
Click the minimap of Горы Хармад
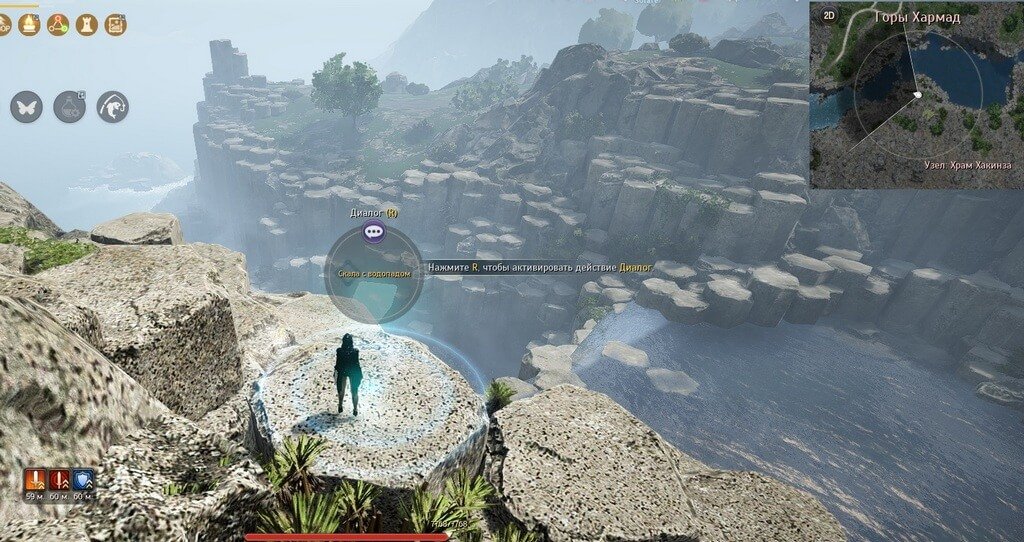913,100
